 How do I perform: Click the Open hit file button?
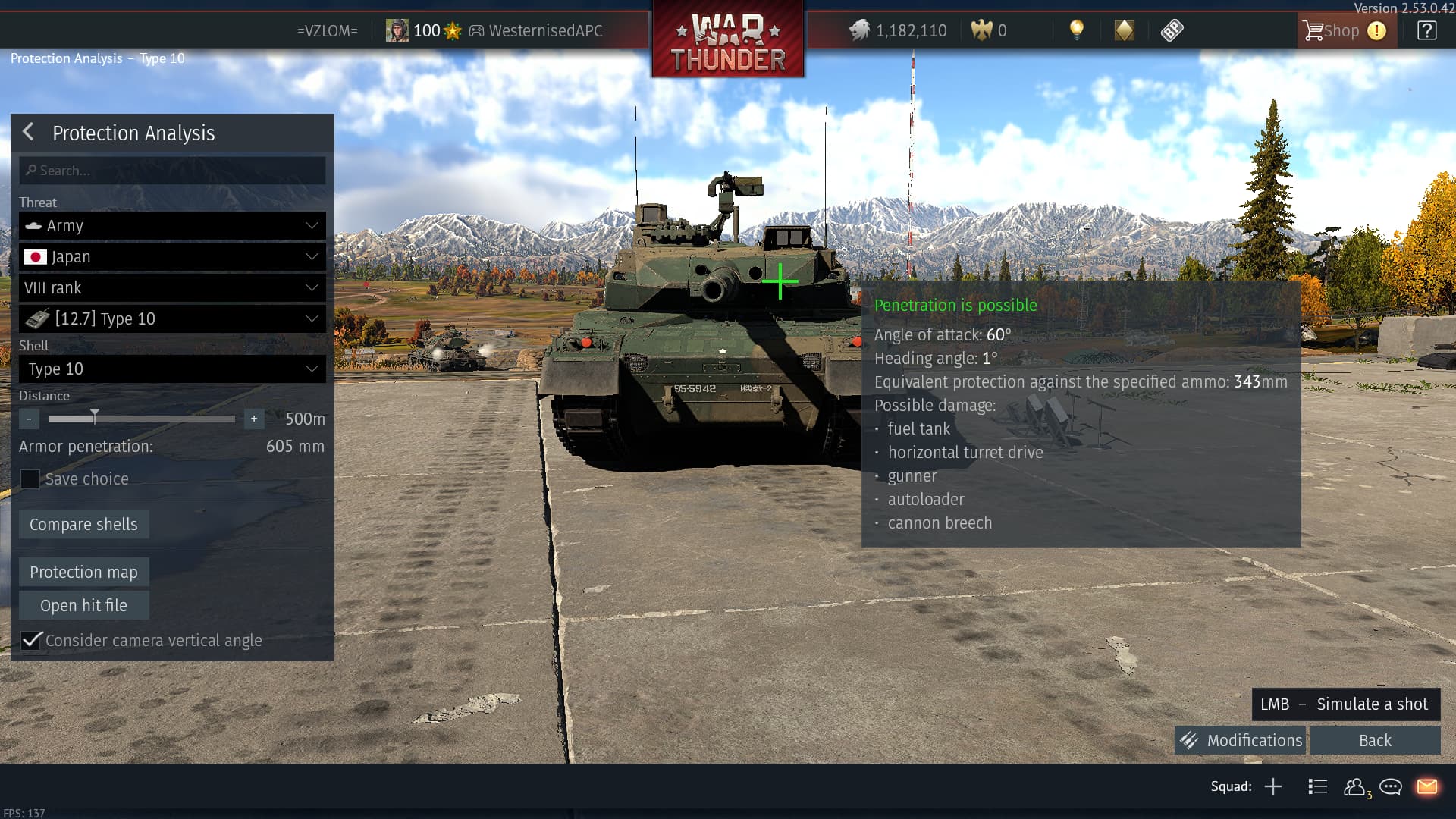83,606
